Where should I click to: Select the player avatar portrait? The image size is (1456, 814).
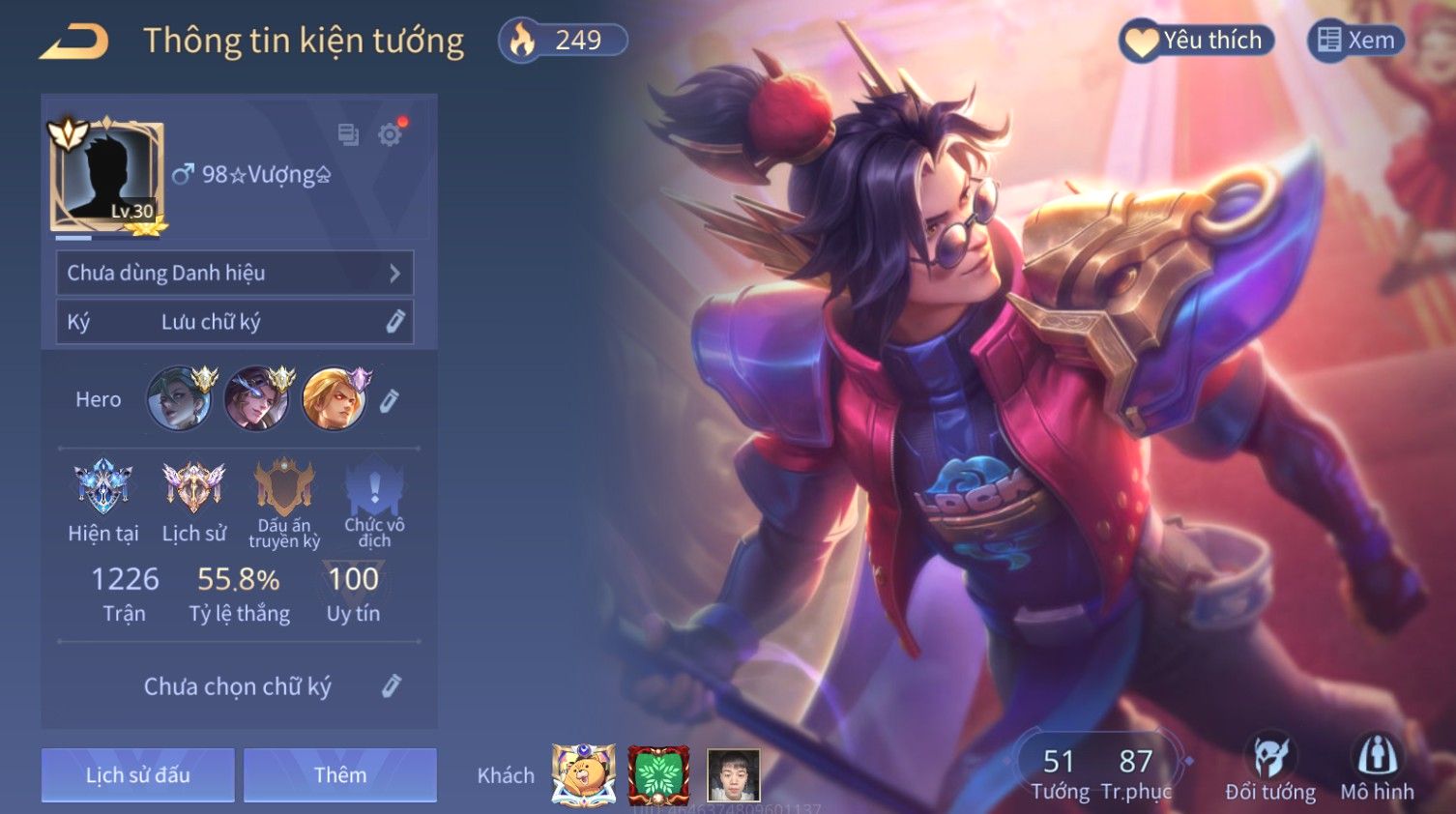(x=106, y=176)
